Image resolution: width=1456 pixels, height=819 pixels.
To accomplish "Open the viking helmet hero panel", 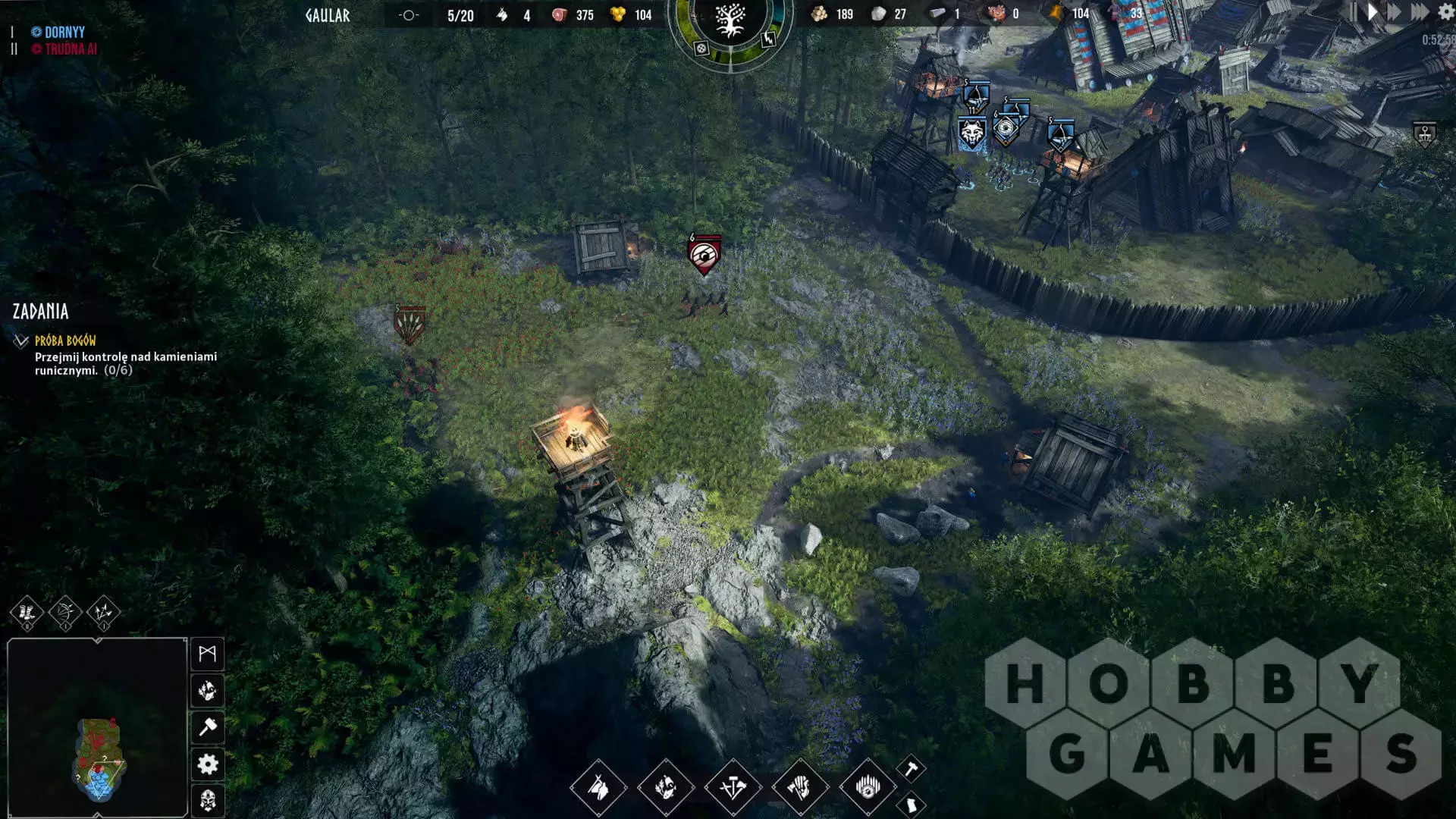I will [x=207, y=799].
